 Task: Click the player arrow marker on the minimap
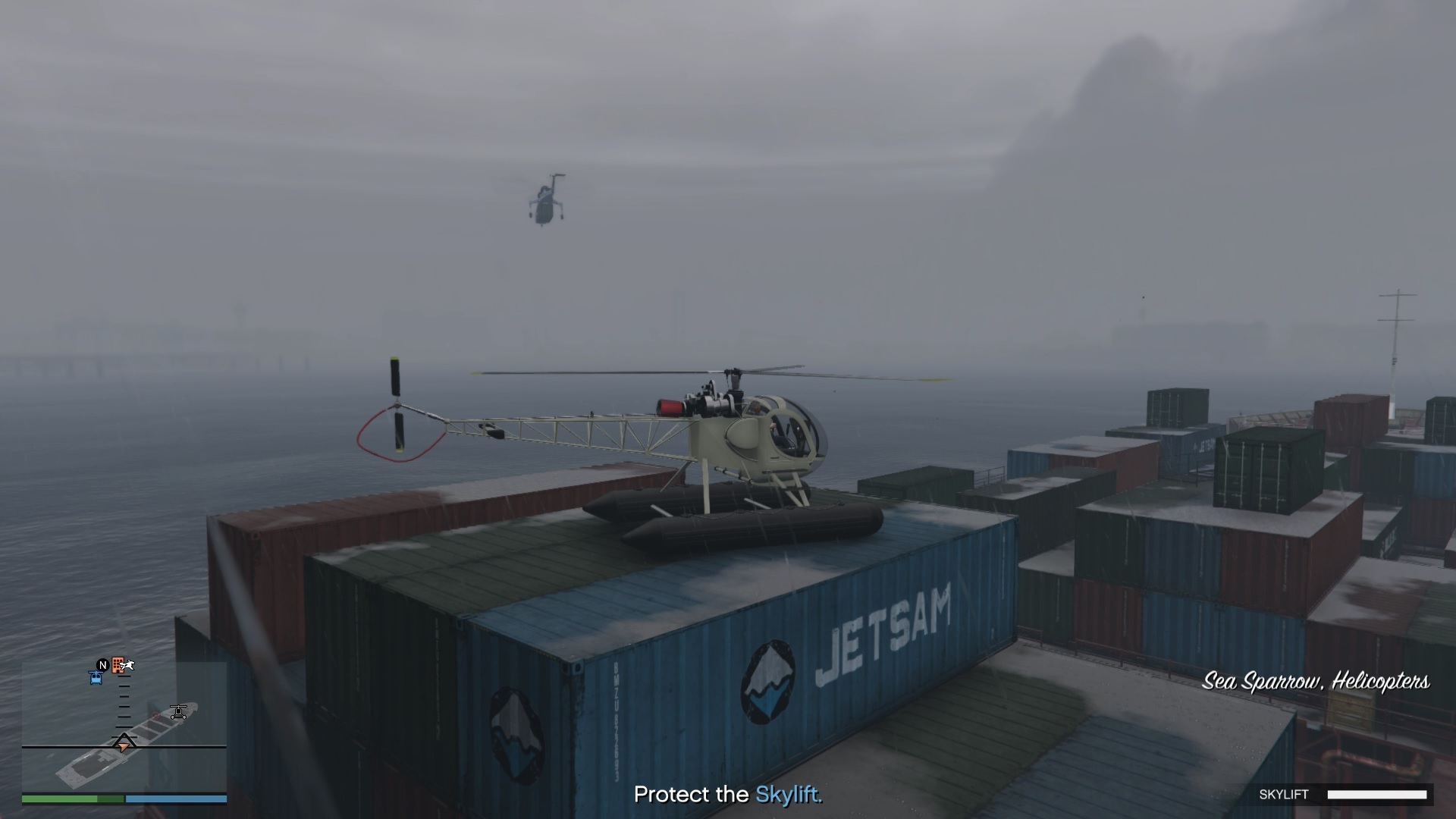coord(124,745)
